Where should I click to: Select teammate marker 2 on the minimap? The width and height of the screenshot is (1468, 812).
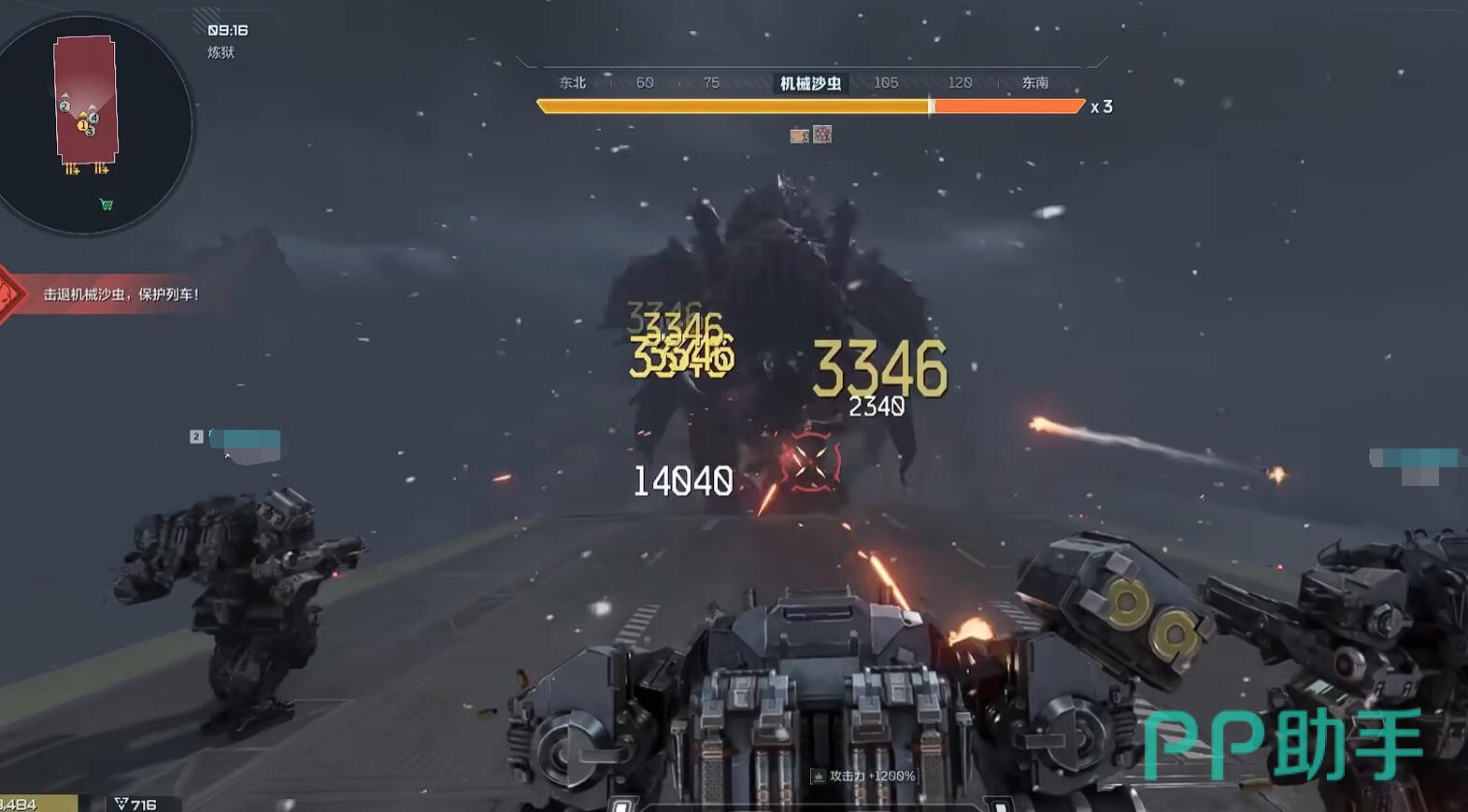[64, 107]
